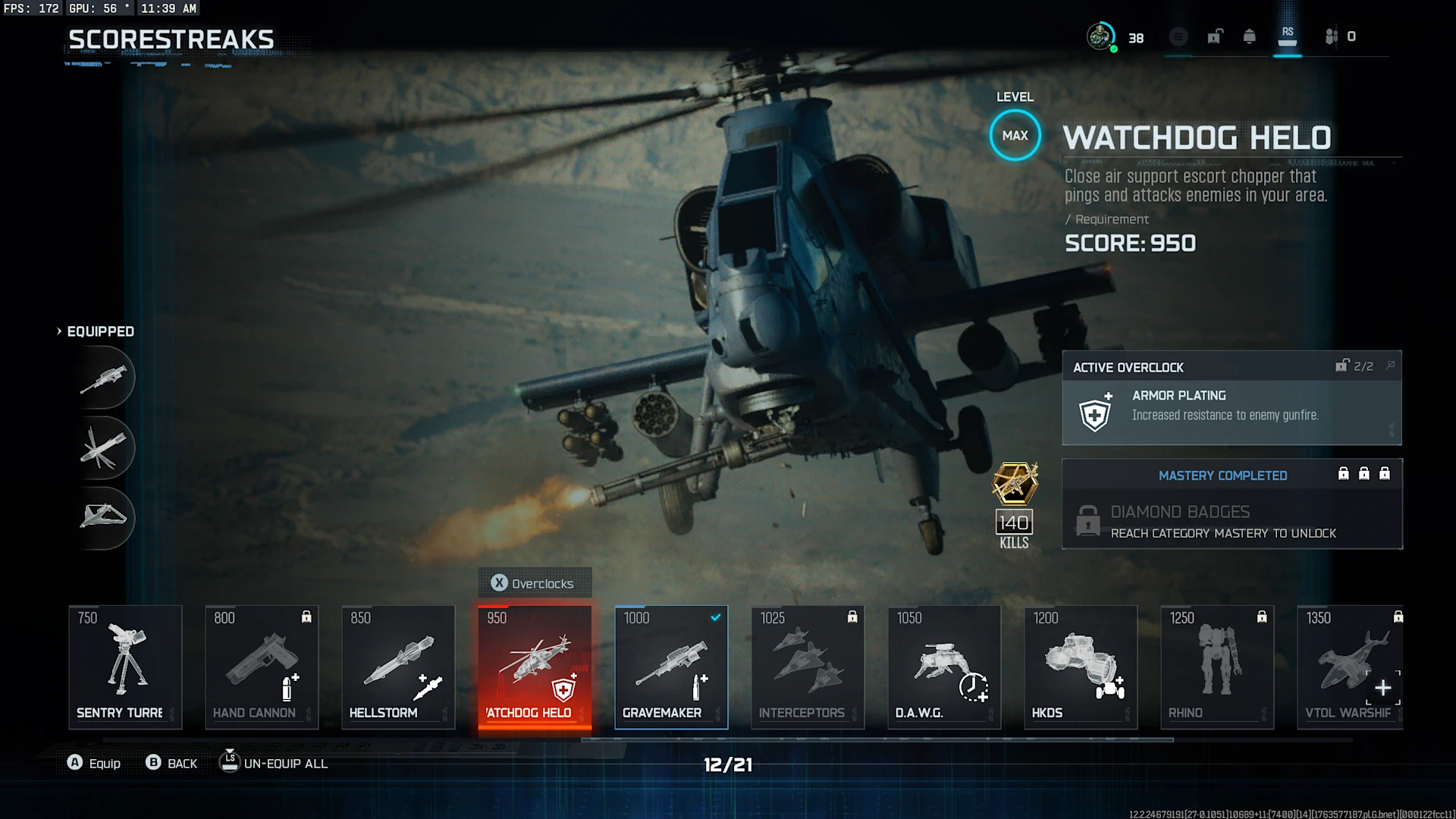
Task: Choose the locked Rhino scorestreak tile
Action: tap(1217, 666)
